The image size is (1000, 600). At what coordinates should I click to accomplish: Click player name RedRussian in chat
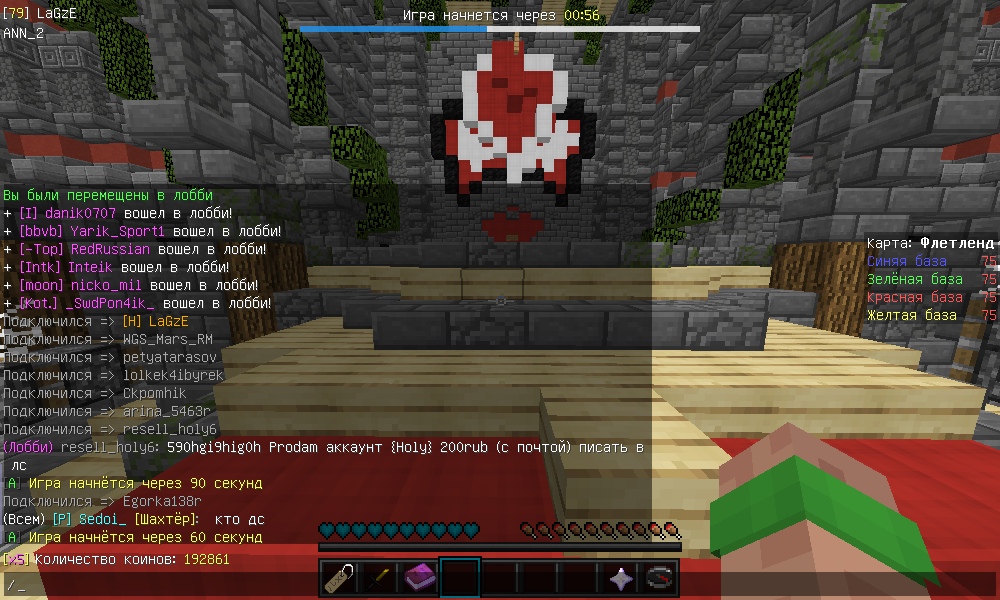pyautogui.click(x=111, y=249)
